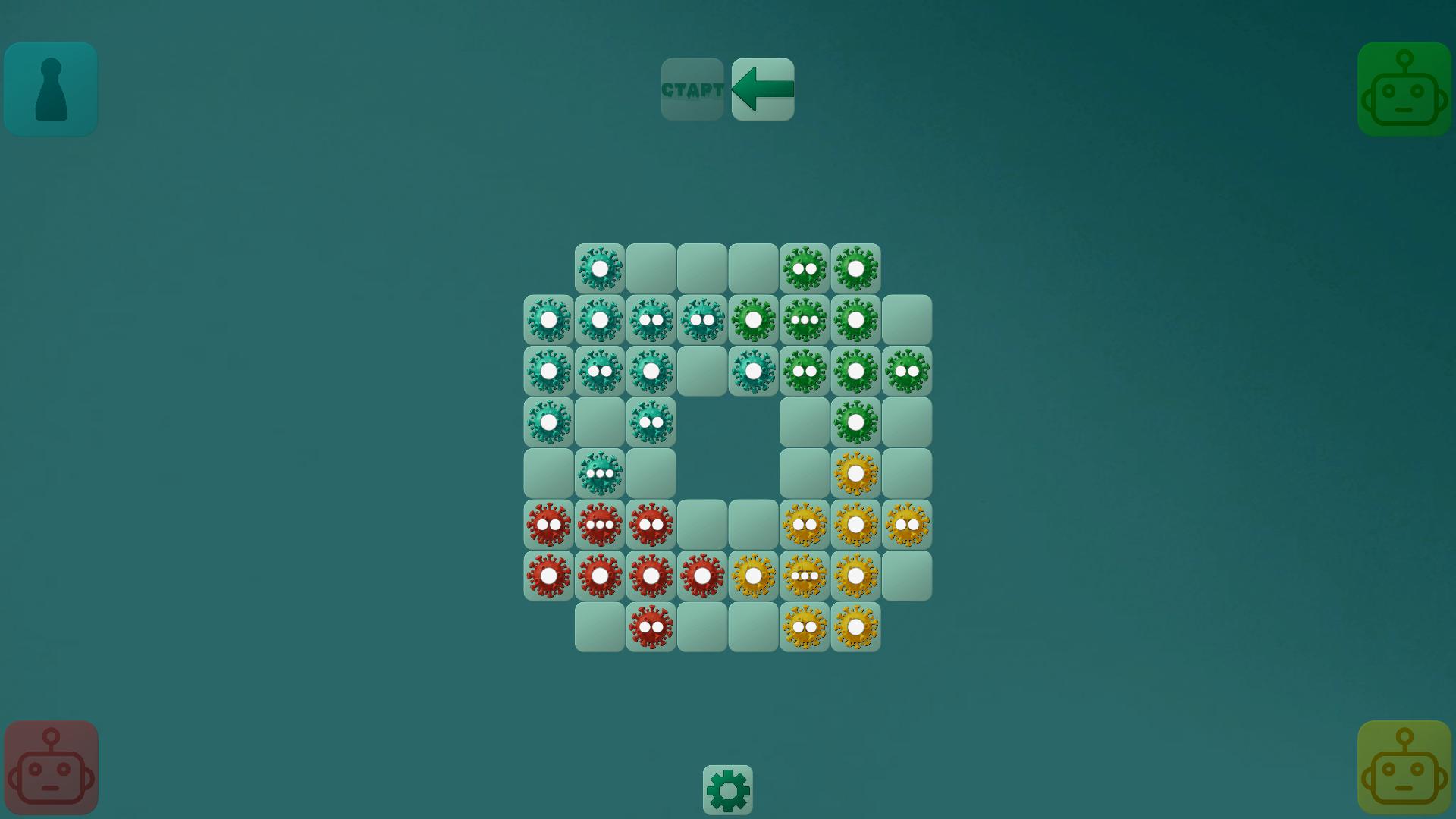Screen dimensions: 1456x819
Task: Select the teal virus at the board's top-left
Action: (x=598, y=268)
